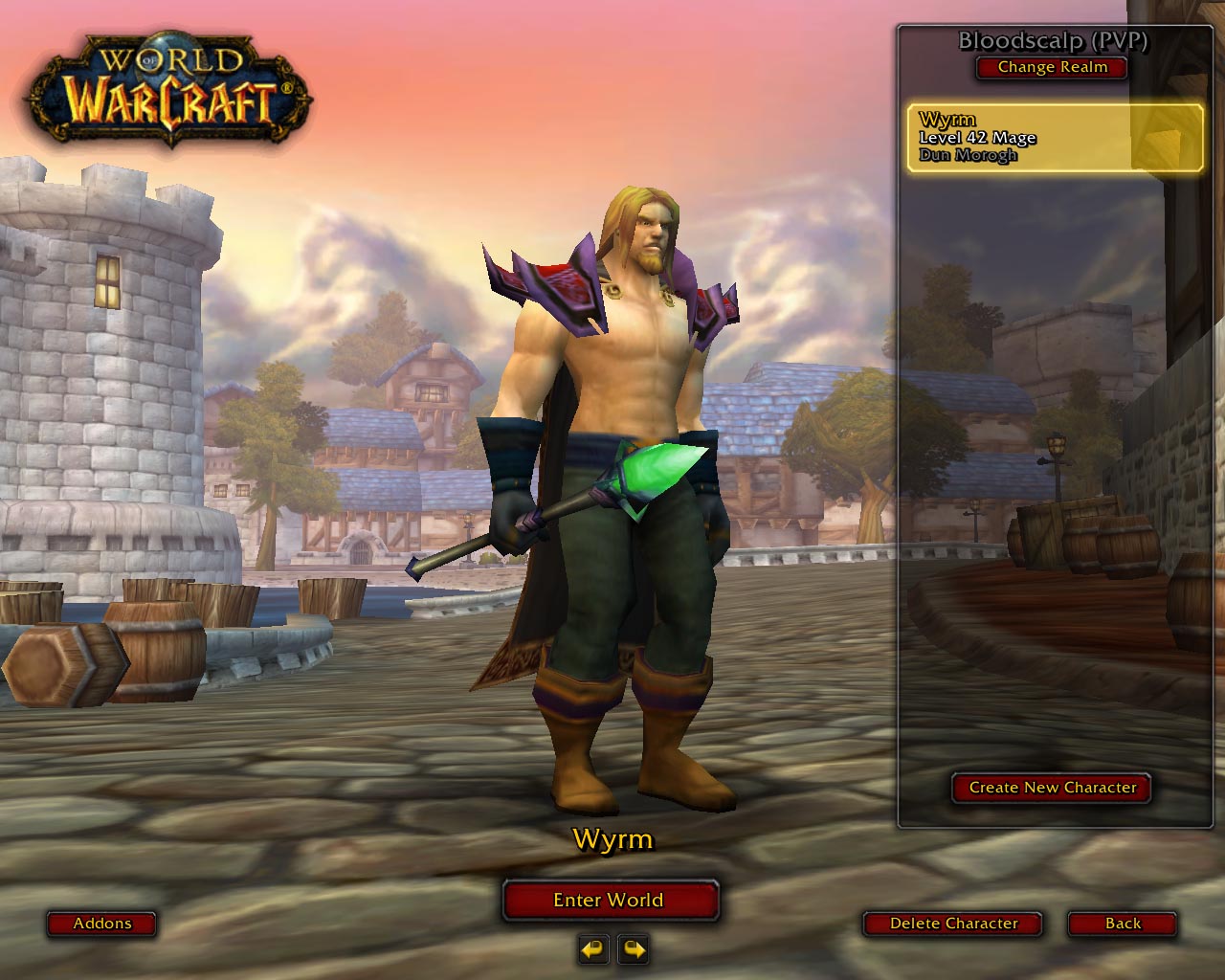Select the Wyrm Level 42 Mage entry
The width and height of the screenshot is (1225, 980).
coord(1054,138)
